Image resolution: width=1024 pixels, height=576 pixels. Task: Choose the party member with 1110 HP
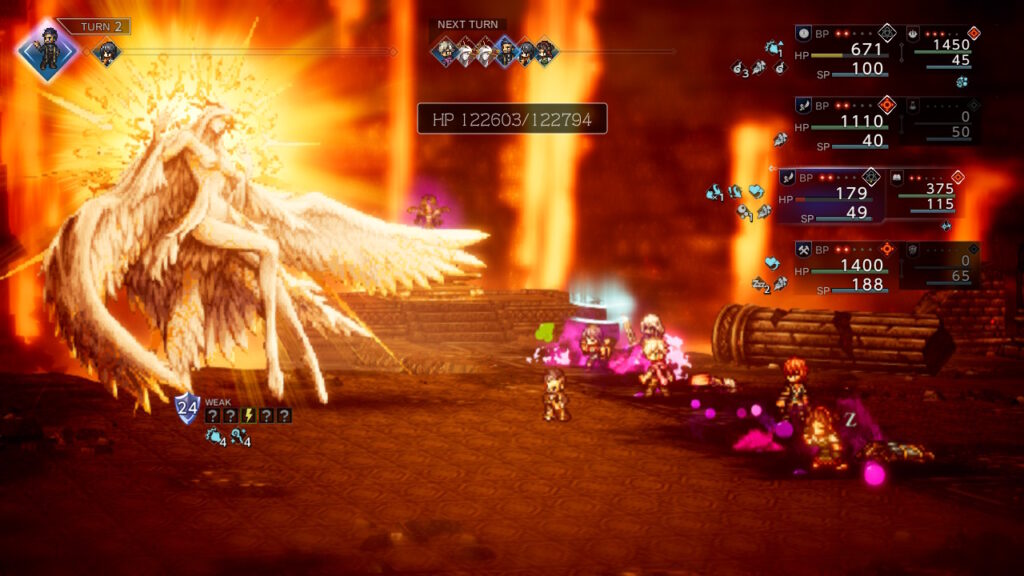[848, 123]
